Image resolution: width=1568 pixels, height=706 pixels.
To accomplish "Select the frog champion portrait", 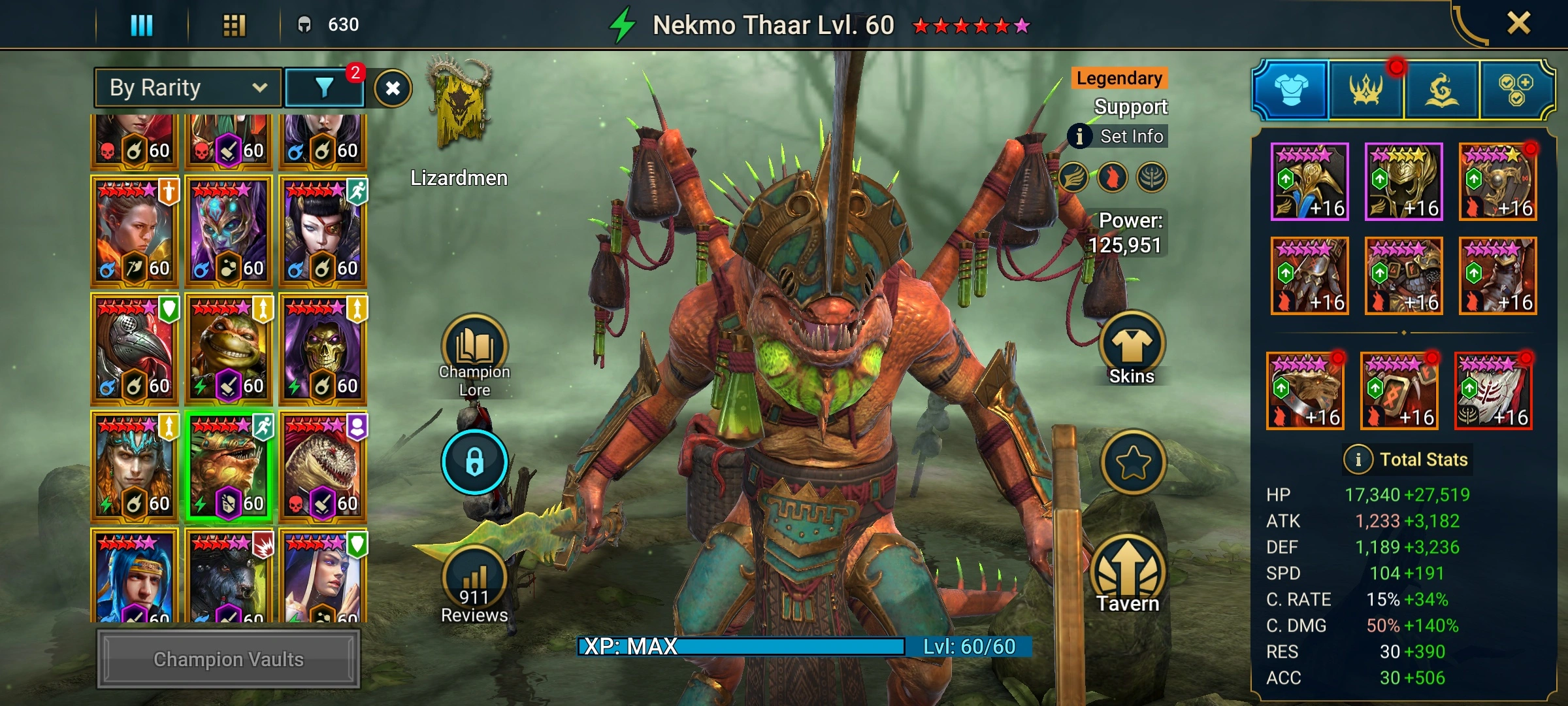I will click(x=228, y=348).
